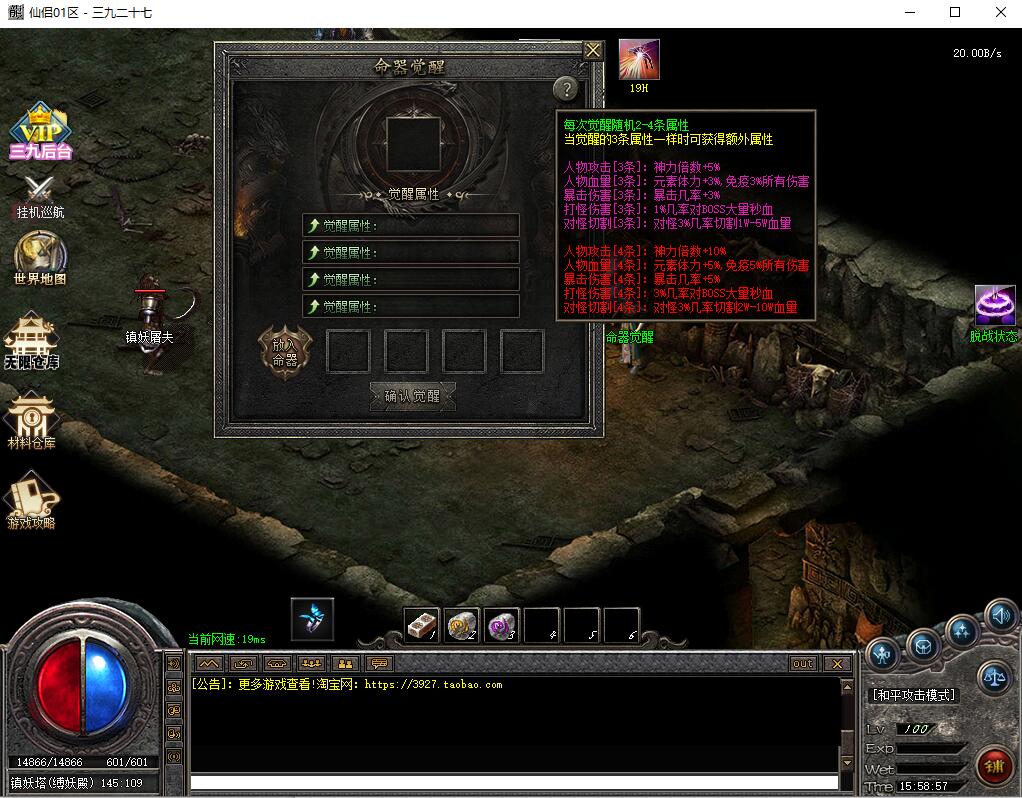Open the character equipment round button

(x=882, y=654)
